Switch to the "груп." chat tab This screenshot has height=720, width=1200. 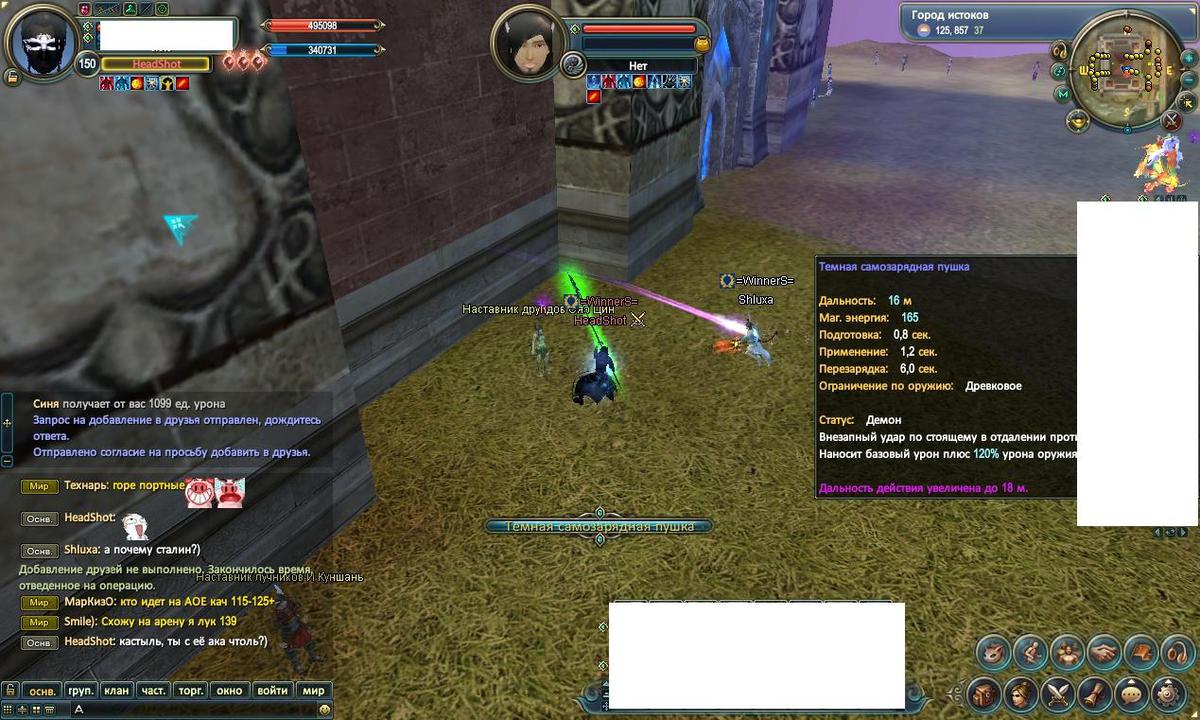(81, 690)
